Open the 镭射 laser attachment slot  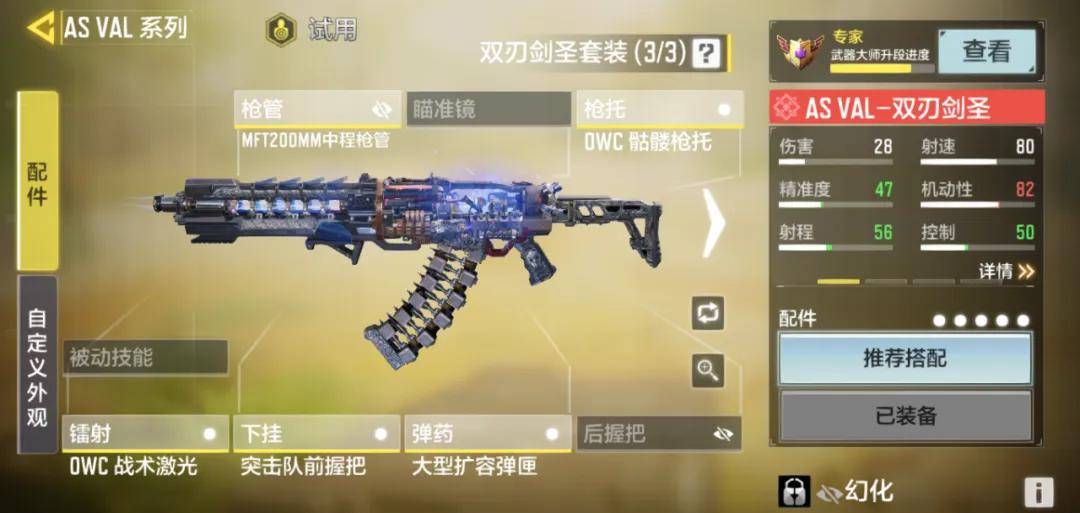[x=145, y=434]
